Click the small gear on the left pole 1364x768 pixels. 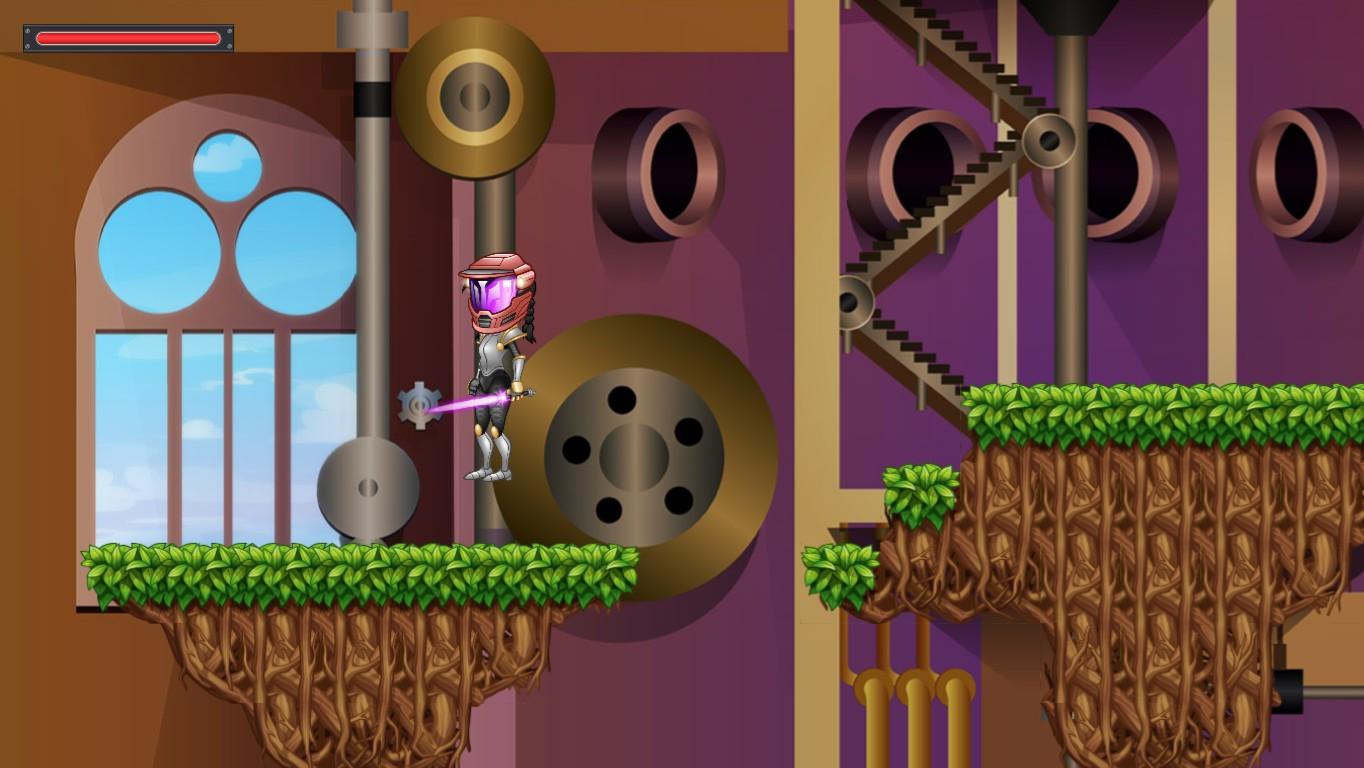coord(418,404)
